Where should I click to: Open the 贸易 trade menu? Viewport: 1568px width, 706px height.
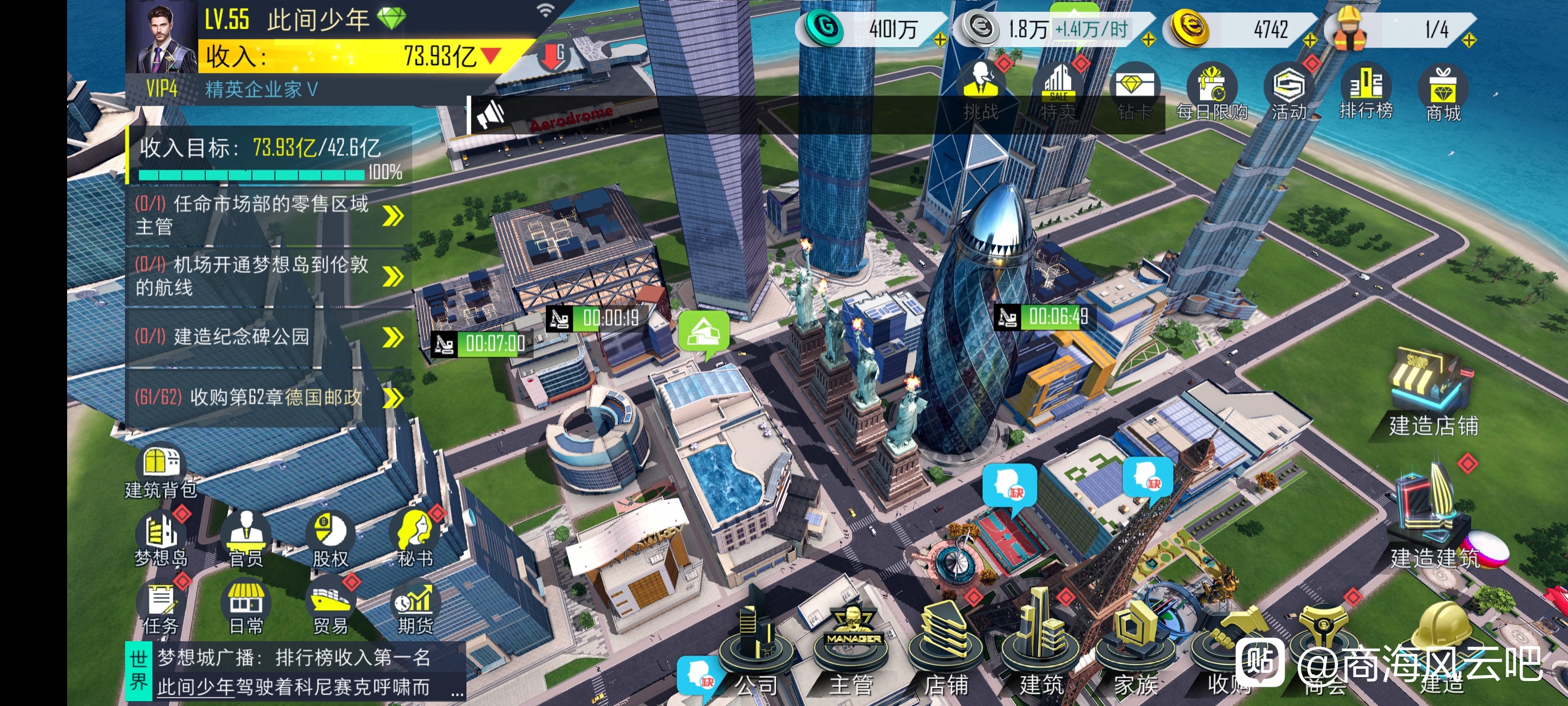point(330,607)
